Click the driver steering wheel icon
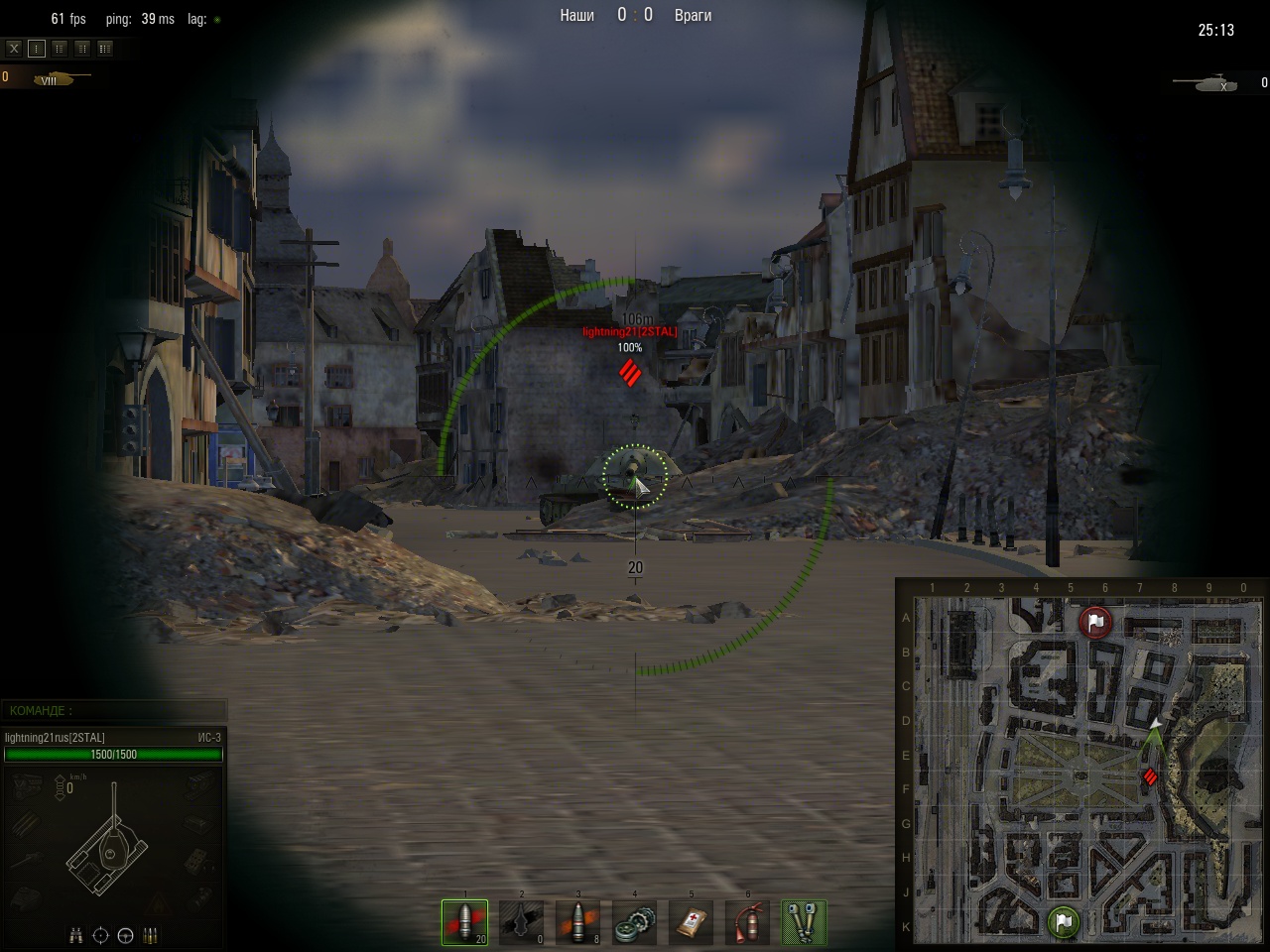This screenshot has height=952, width=1270. click(125, 935)
